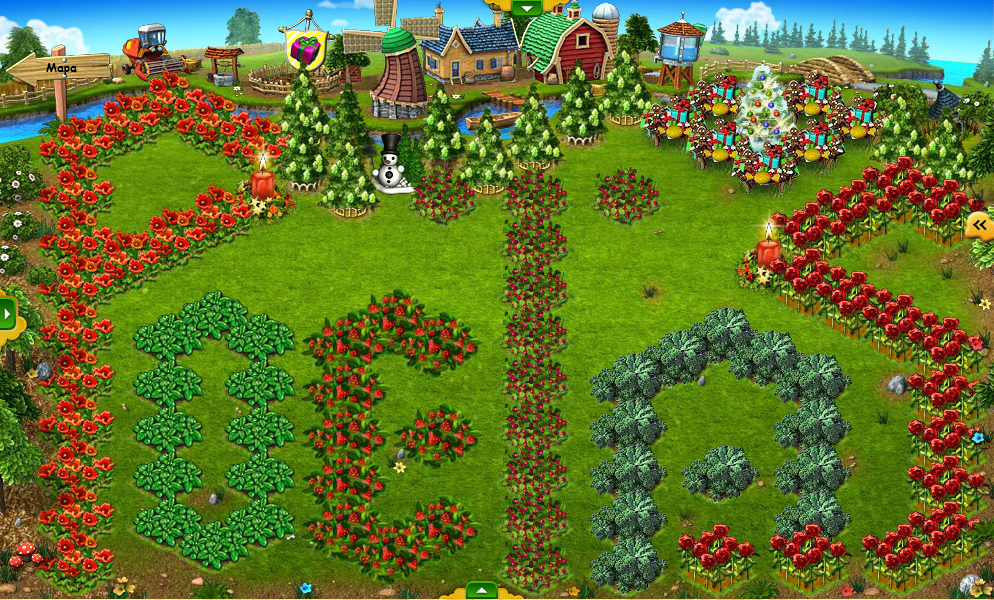Expand the bottom panel with the up arrow
This screenshot has height=600, width=994.
(x=481, y=591)
